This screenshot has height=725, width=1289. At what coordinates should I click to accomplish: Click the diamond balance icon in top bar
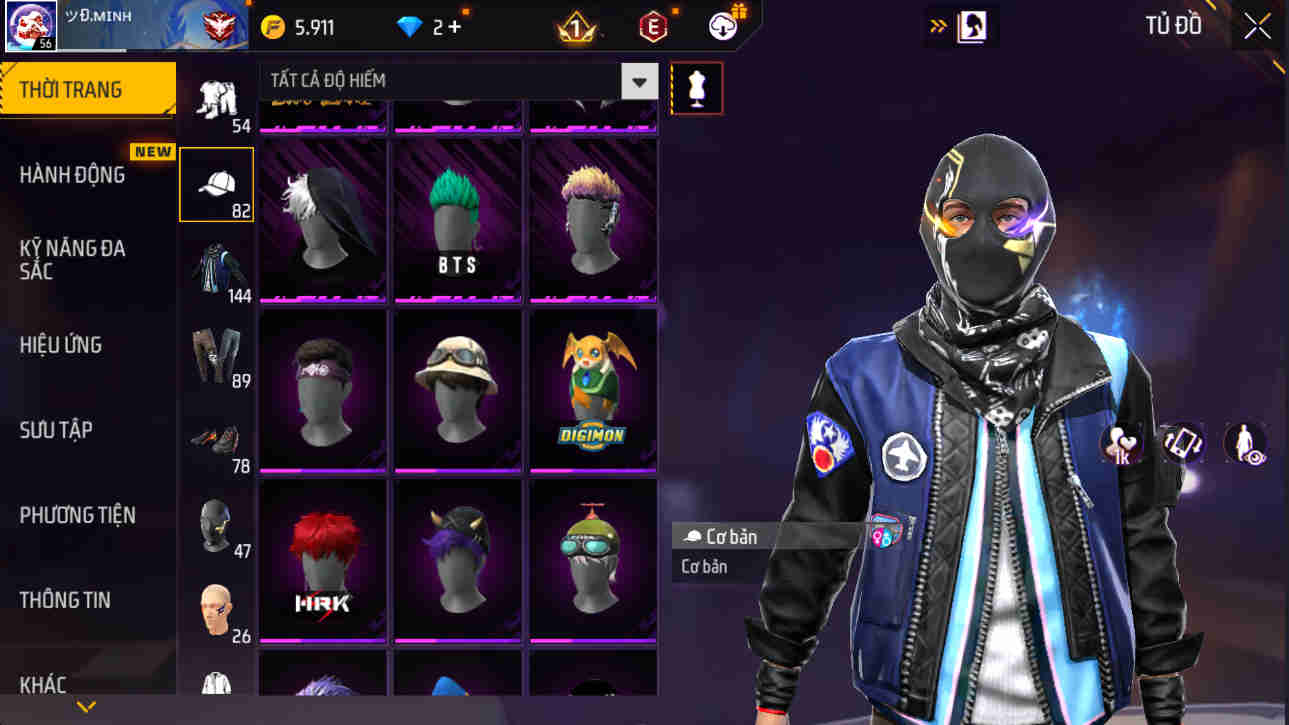[x=408, y=27]
